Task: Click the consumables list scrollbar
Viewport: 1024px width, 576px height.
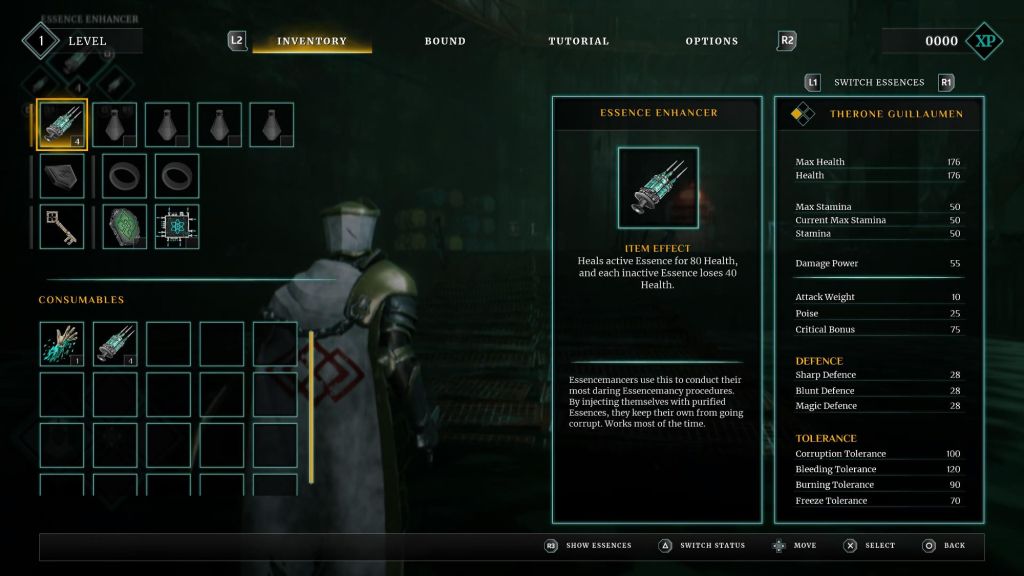Action: (x=311, y=407)
